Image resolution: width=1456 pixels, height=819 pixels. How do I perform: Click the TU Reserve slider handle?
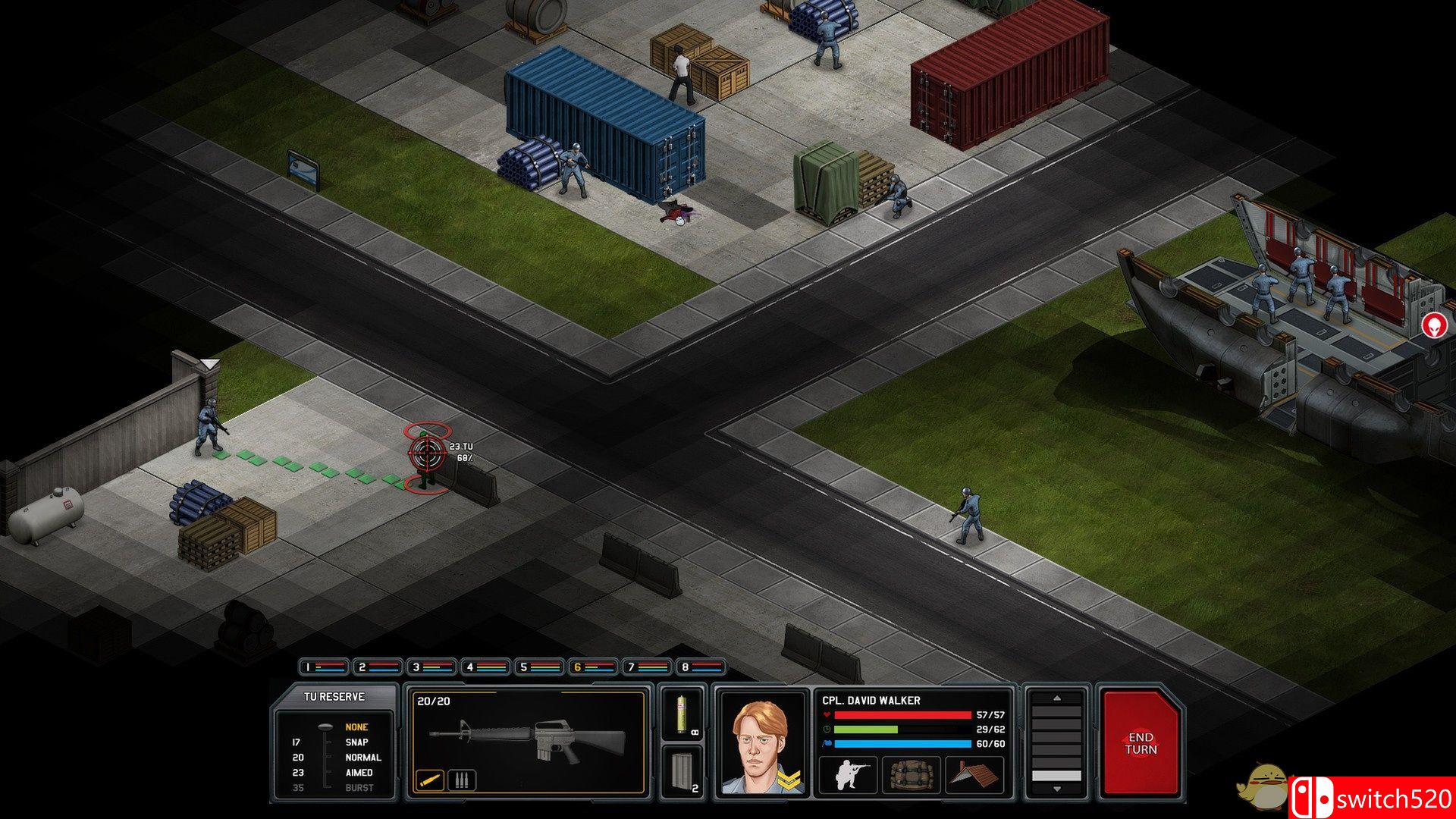(325, 726)
